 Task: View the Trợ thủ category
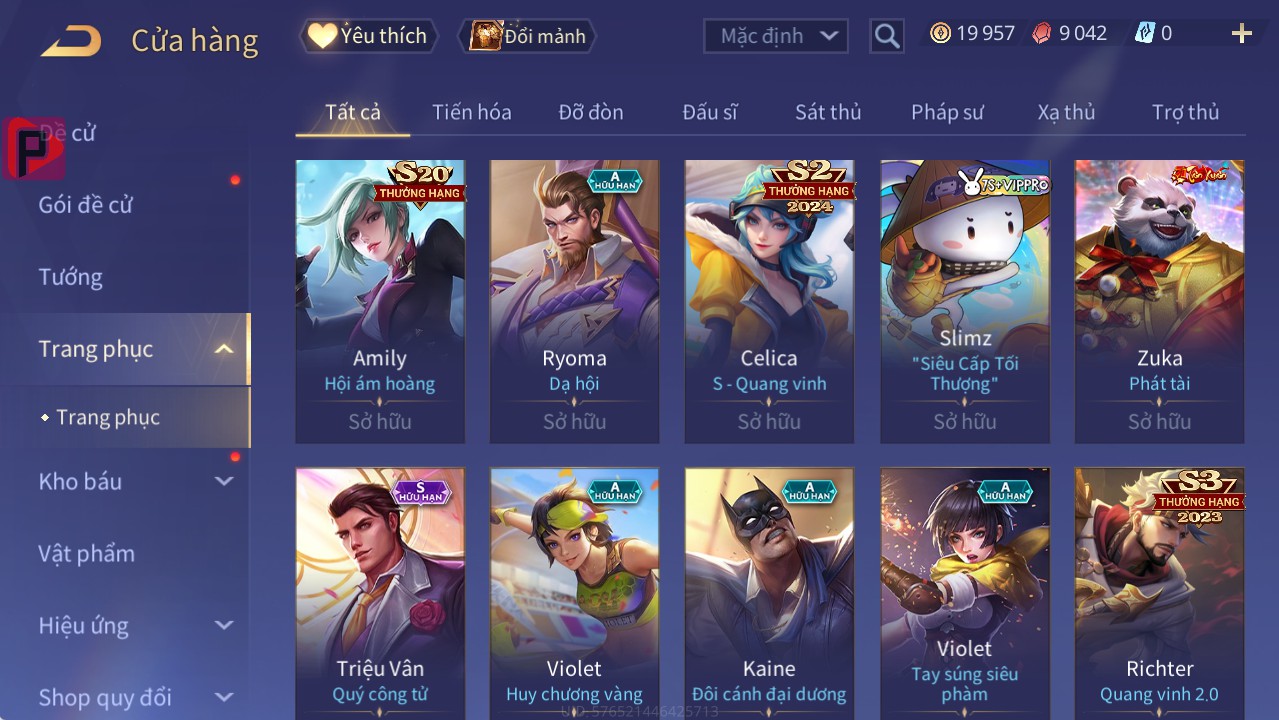click(1185, 112)
